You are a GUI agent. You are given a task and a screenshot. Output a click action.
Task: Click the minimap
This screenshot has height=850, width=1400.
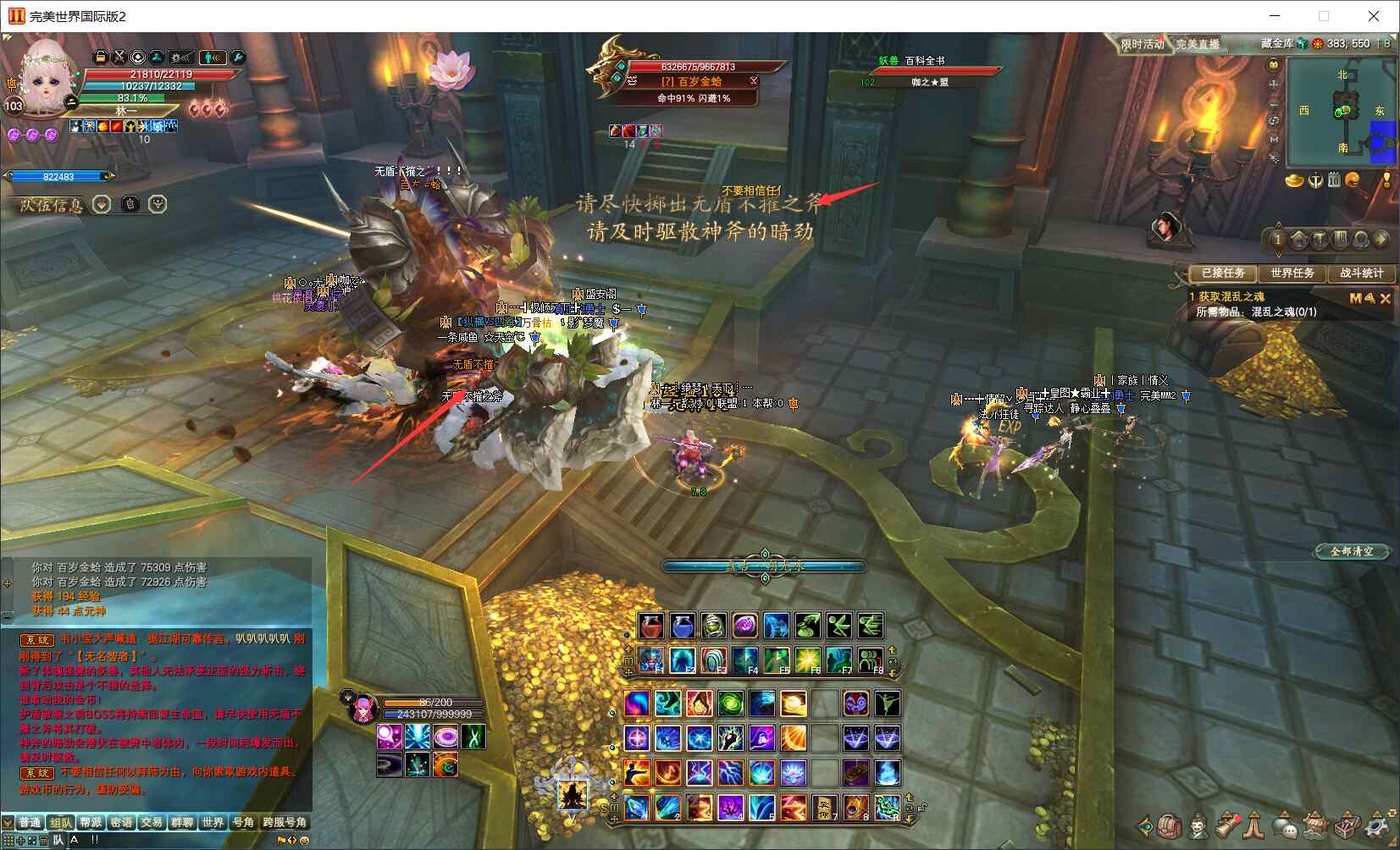[1341, 114]
